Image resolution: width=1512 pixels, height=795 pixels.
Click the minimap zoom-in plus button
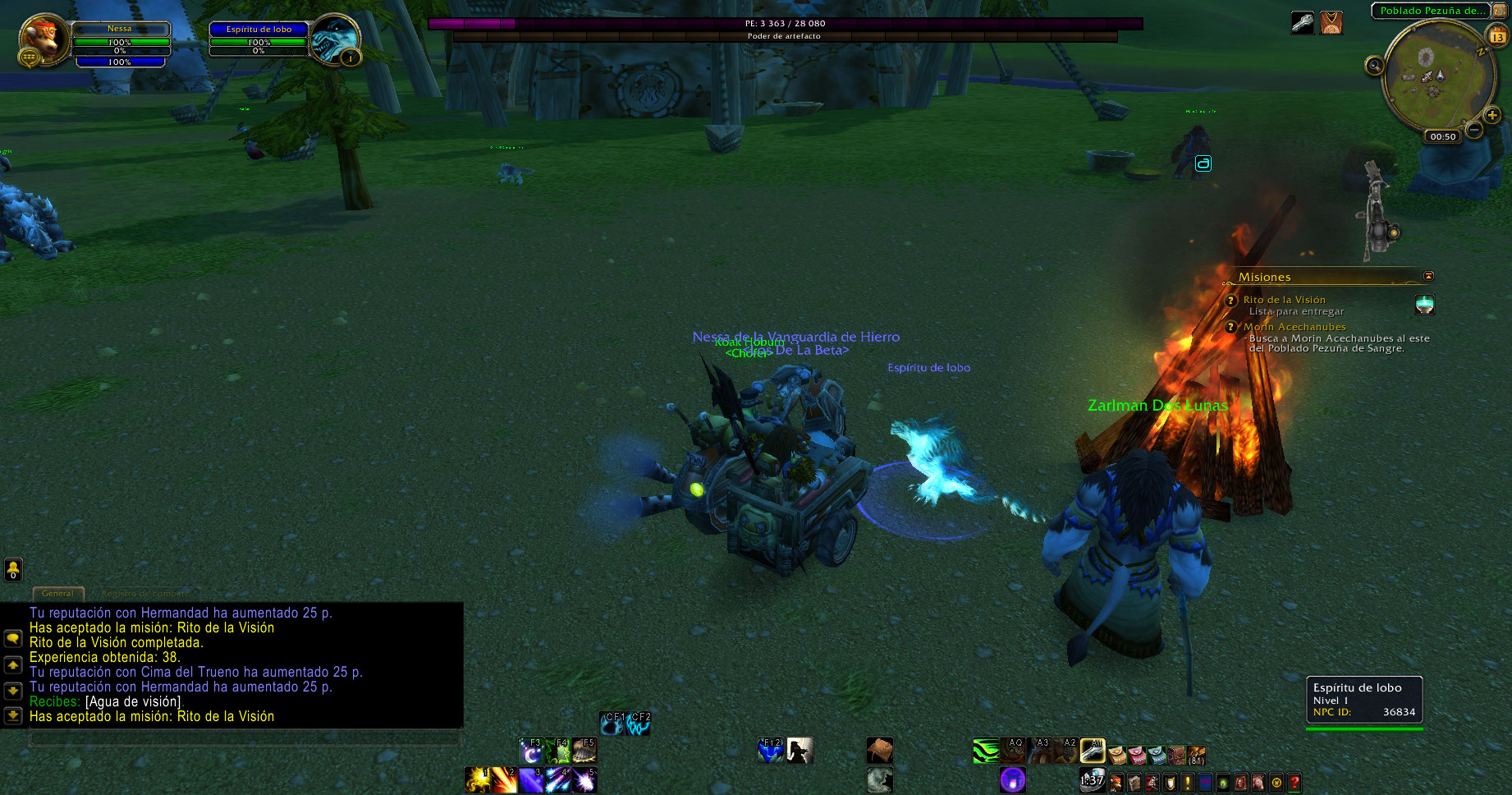1492,116
